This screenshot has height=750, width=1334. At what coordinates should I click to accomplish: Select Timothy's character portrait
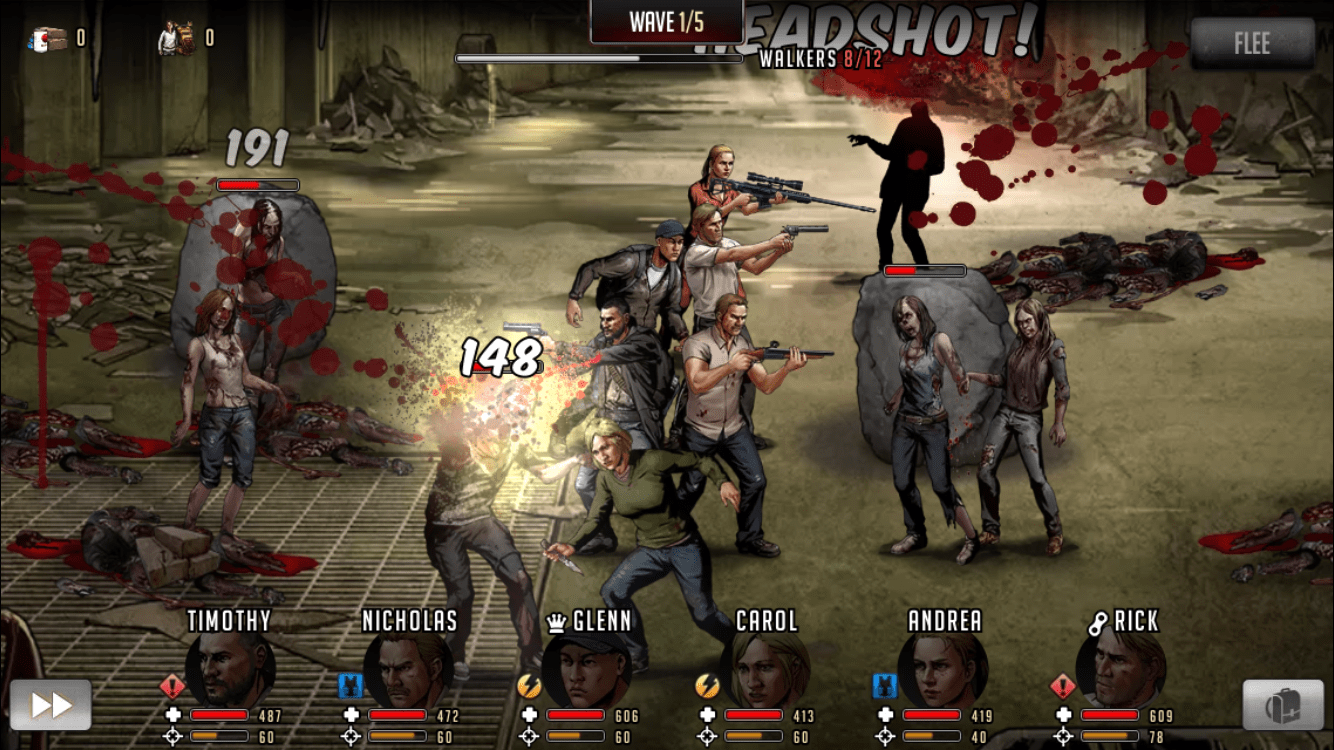pos(231,668)
